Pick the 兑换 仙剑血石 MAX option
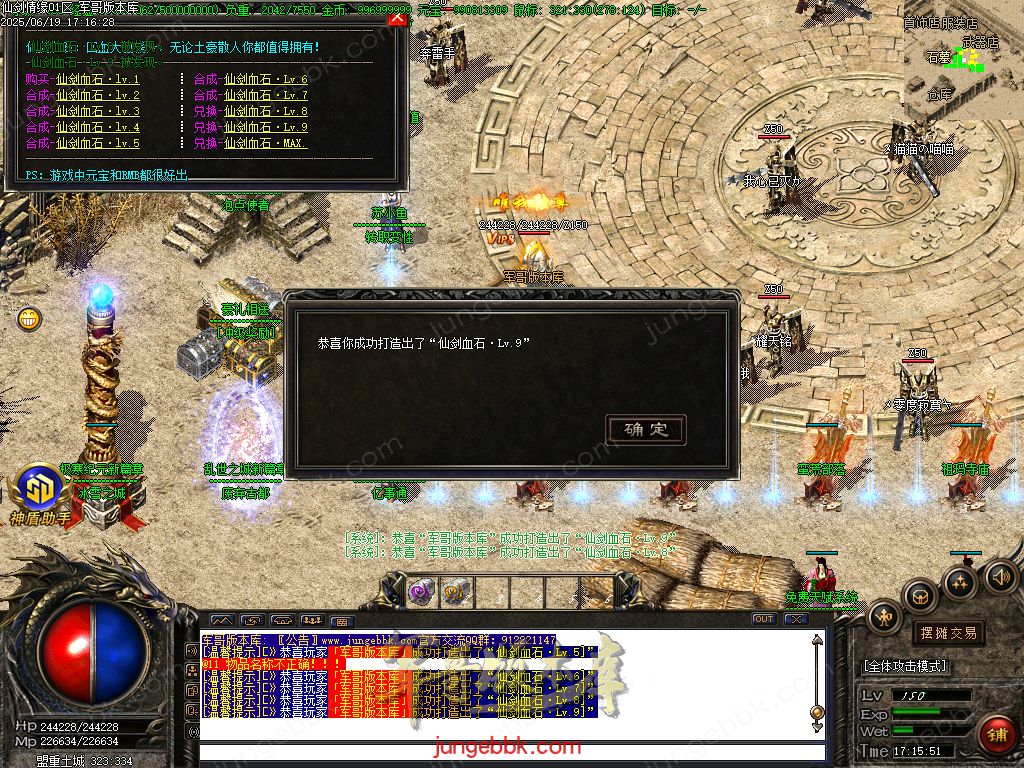 pyautogui.click(x=251, y=143)
